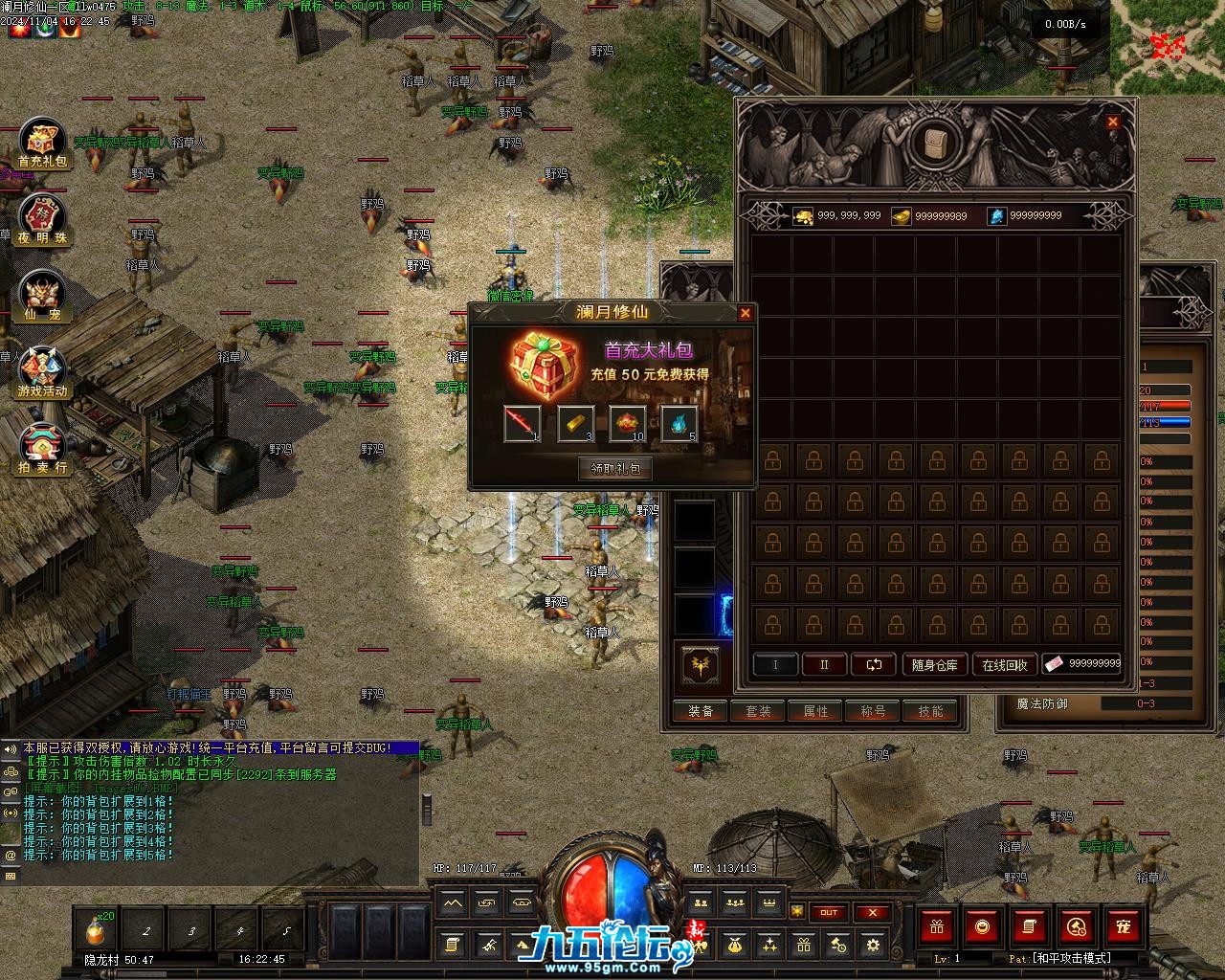This screenshot has height=980, width=1225.
Task: Click the bag sort arrows button
Action: click(873, 664)
